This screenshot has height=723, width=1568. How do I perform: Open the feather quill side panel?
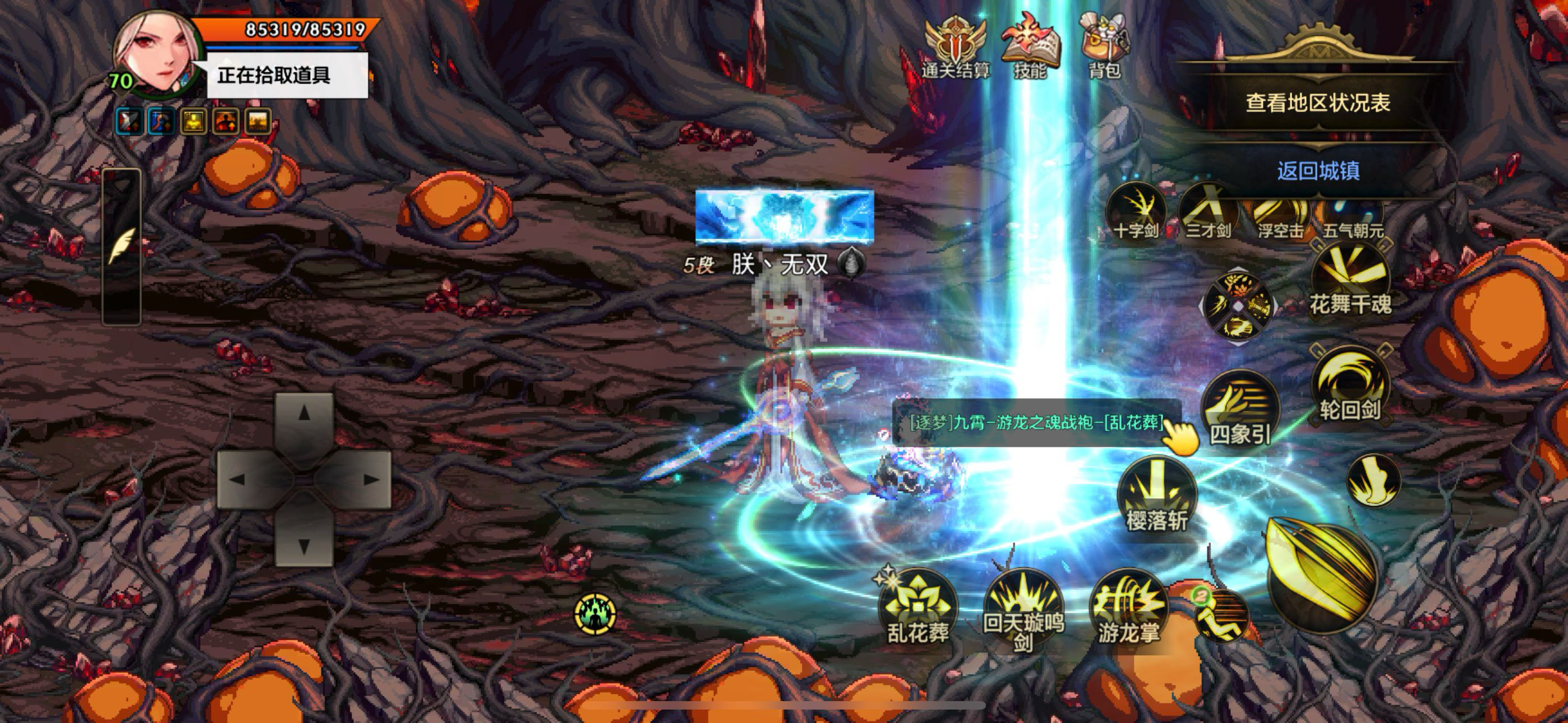(121, 246)
